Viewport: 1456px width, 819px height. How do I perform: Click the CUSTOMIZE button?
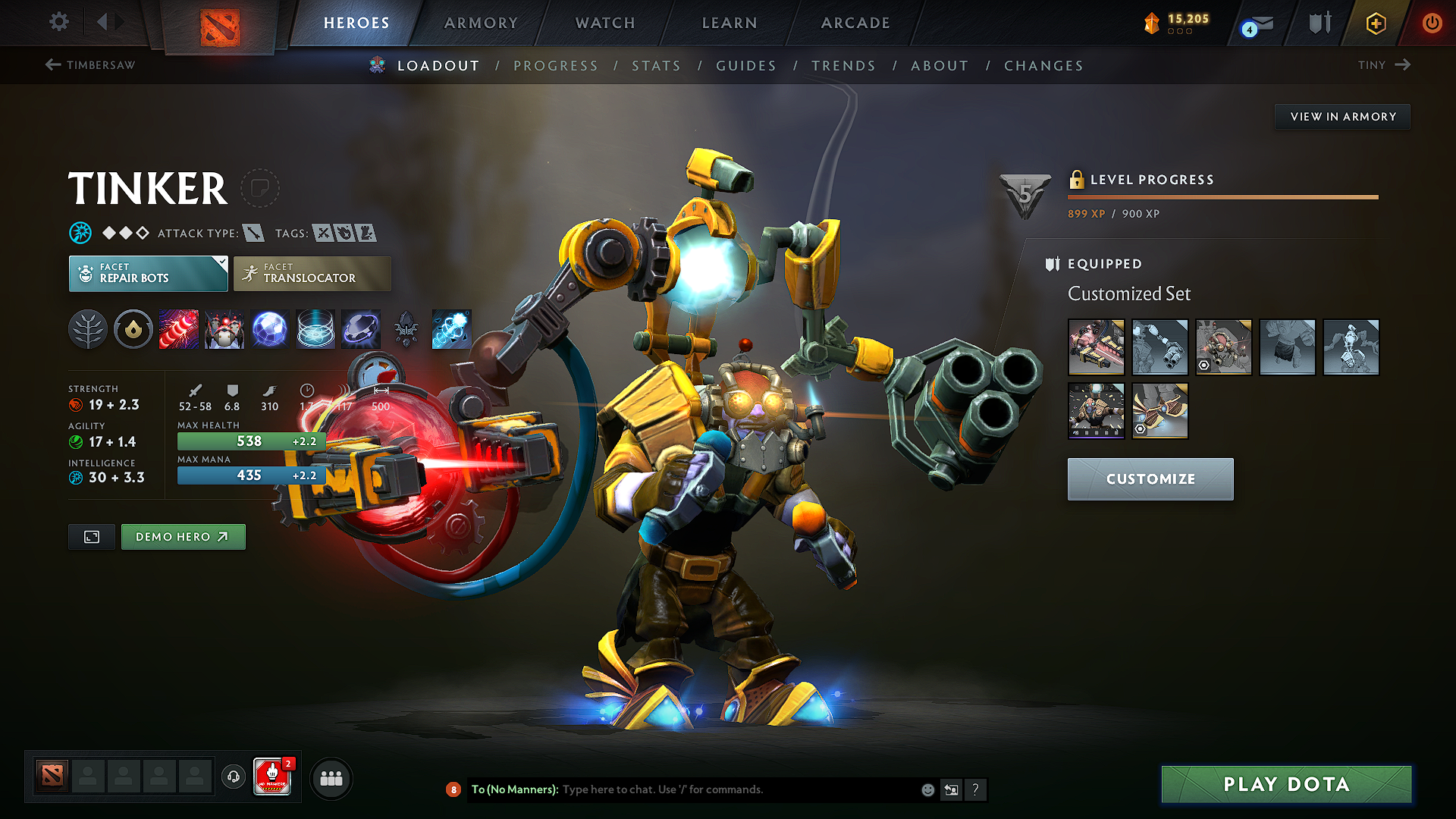[x=1150, y=479]
